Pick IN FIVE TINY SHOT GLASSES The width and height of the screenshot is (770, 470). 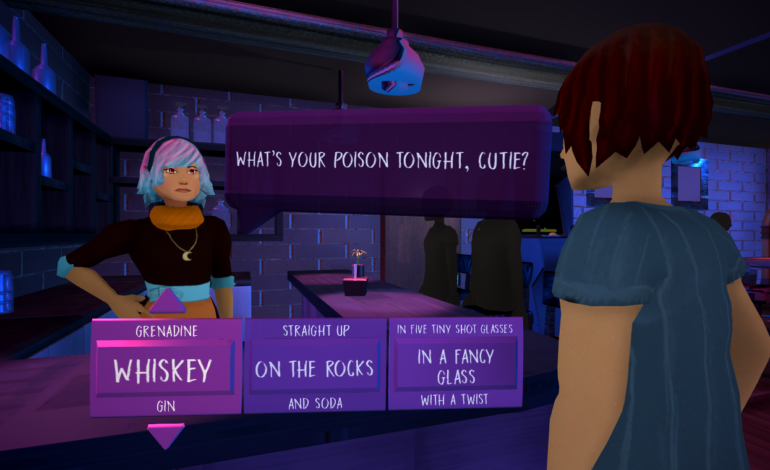click(455, 328)
